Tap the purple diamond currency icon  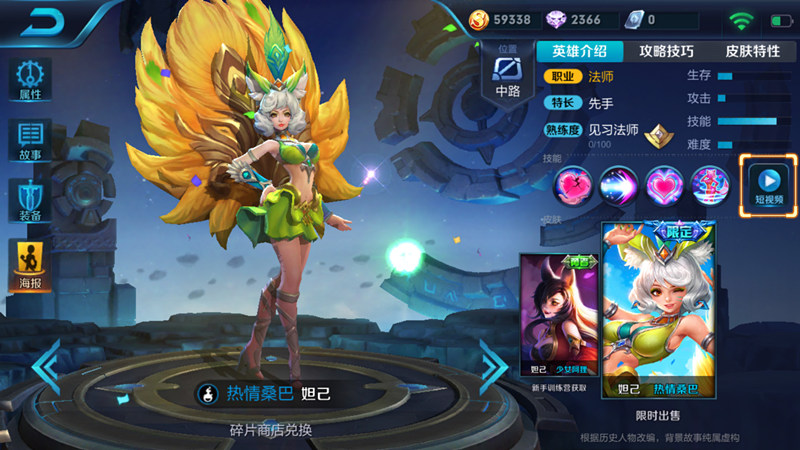tap(555, 19)
